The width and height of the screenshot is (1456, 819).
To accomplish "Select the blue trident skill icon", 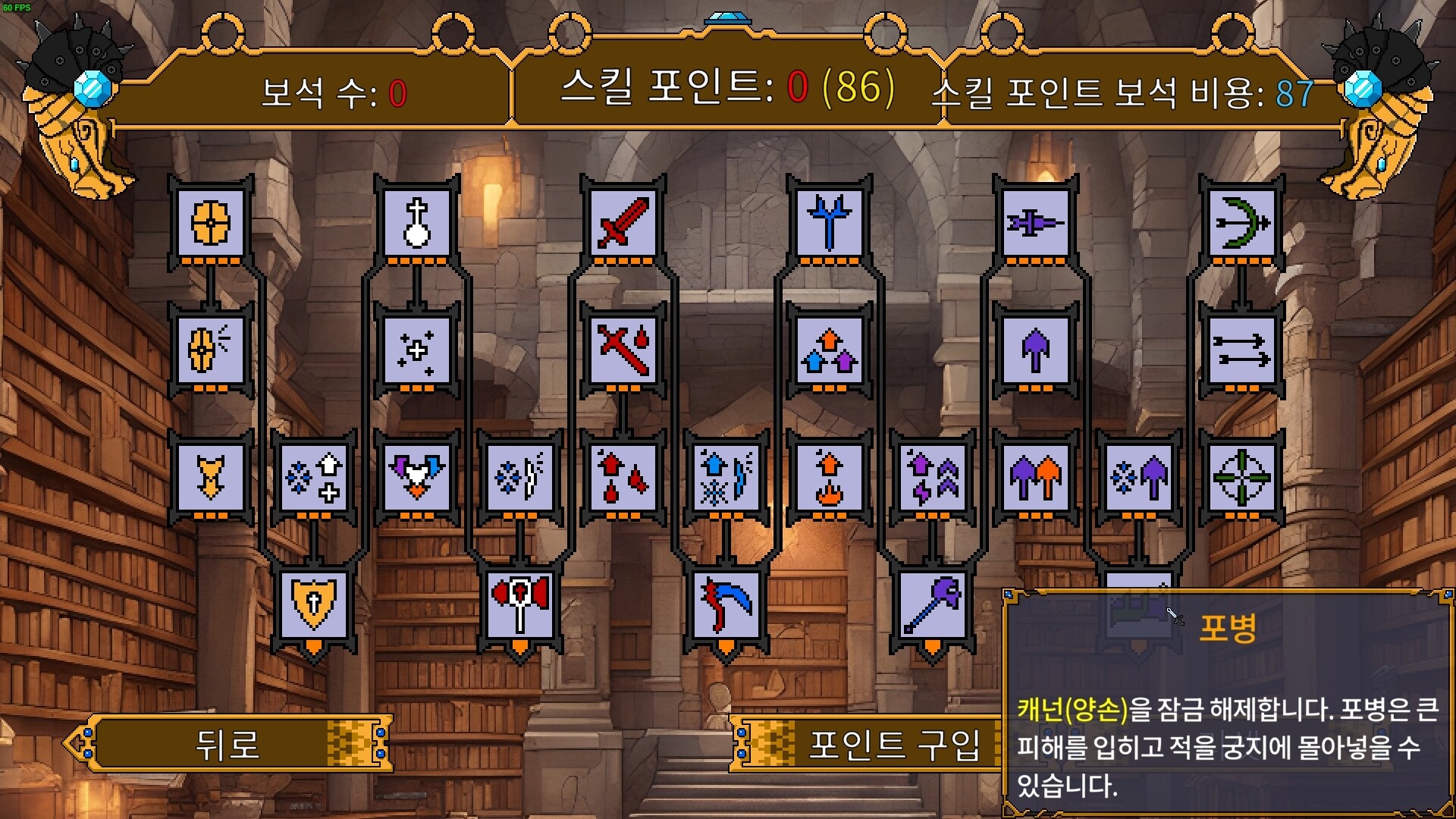I will [x=830, y=224].
